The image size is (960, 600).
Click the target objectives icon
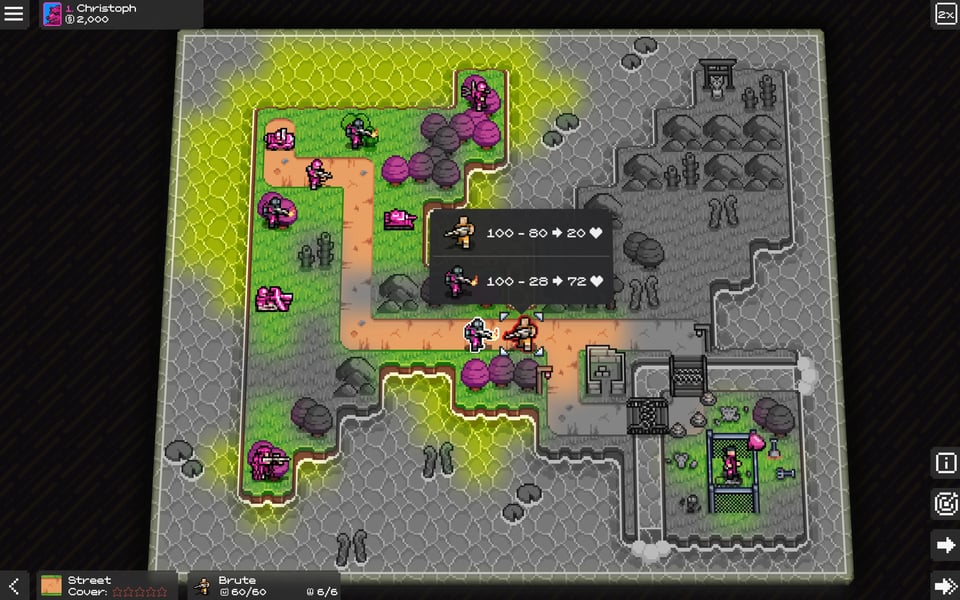coord(945,504)
